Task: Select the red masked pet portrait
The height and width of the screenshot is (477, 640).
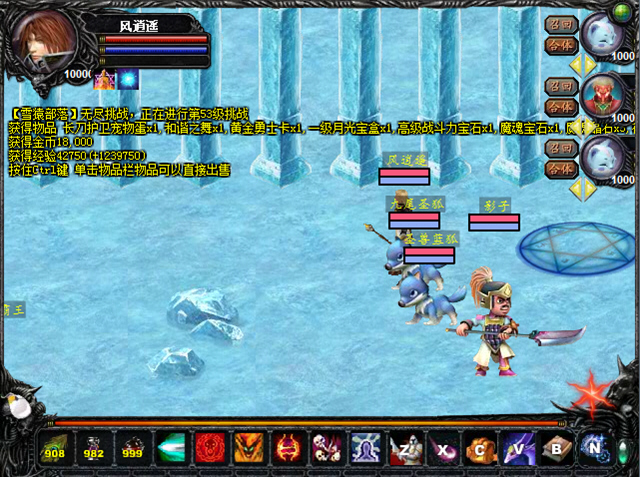Action: [x=603, y=96]
